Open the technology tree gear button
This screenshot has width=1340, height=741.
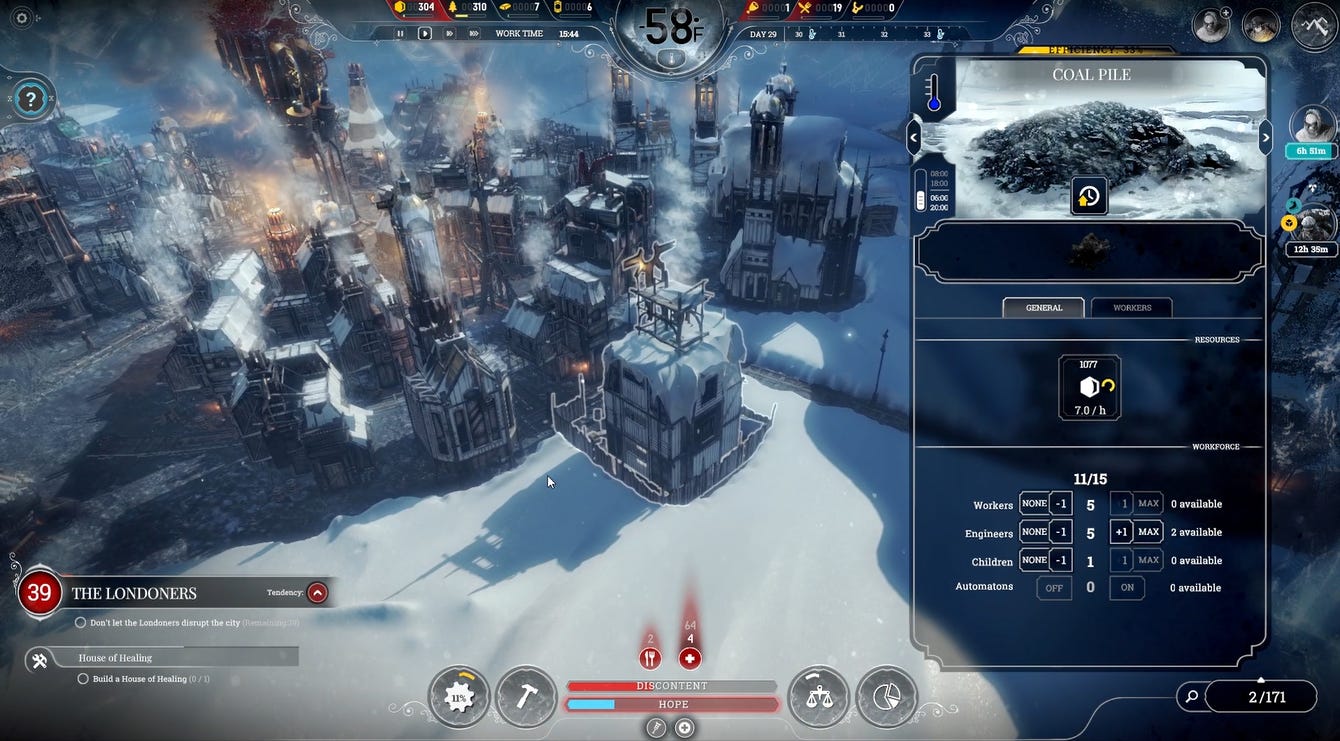(459, 697)
